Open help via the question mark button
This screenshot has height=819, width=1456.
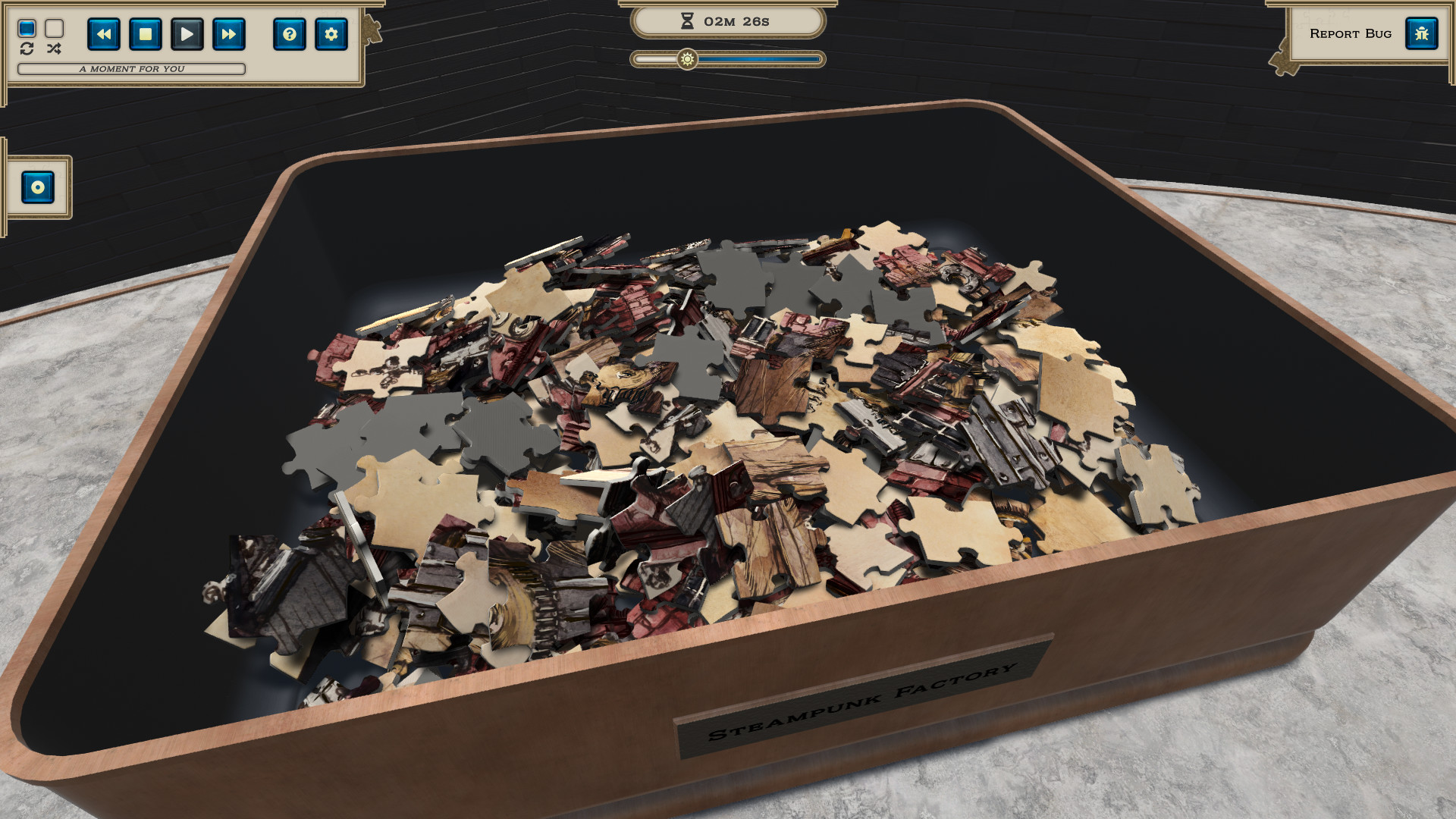tap(290, 34)
